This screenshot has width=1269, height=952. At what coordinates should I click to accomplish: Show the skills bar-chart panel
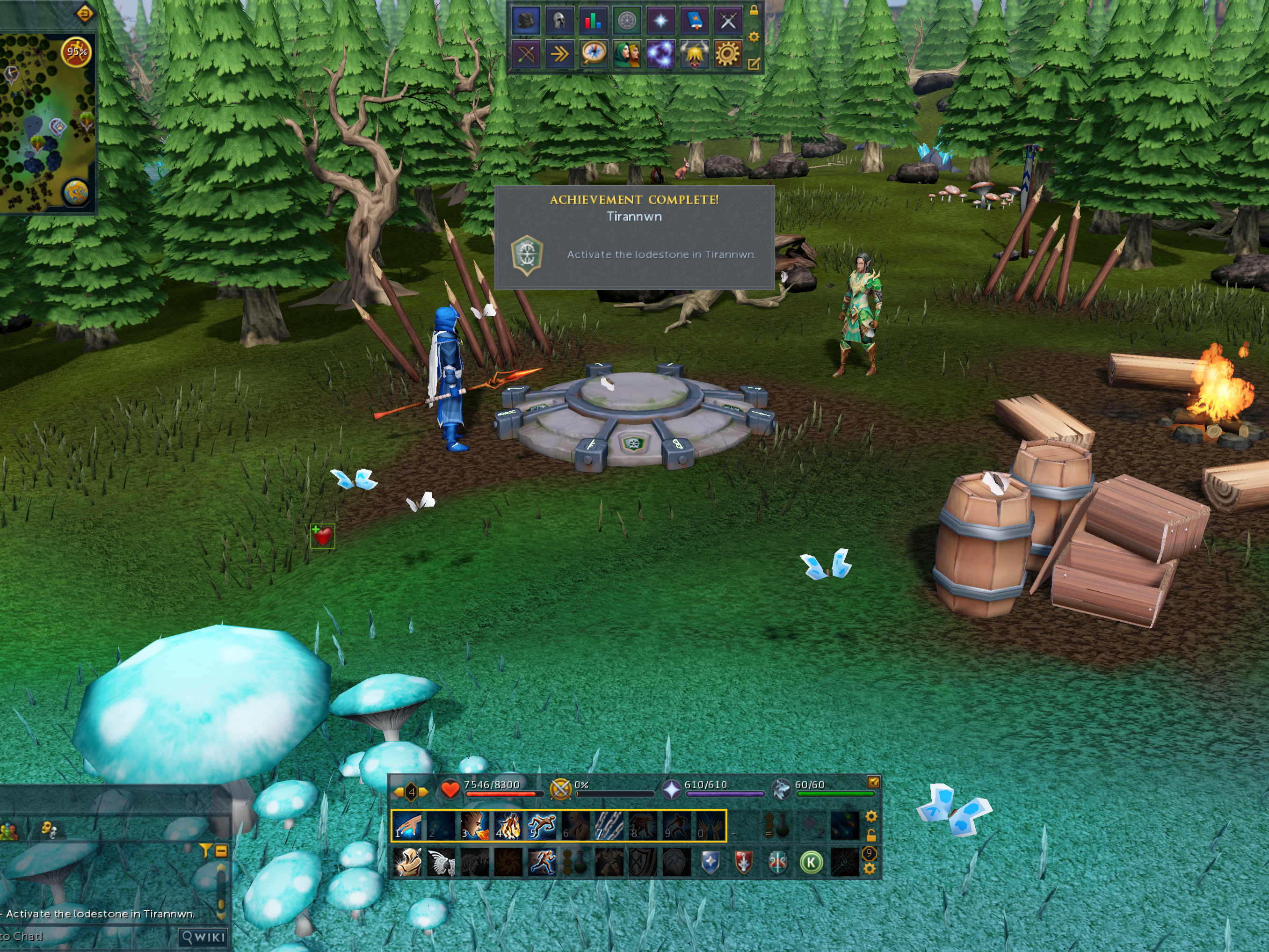click(x=593, y=21)
